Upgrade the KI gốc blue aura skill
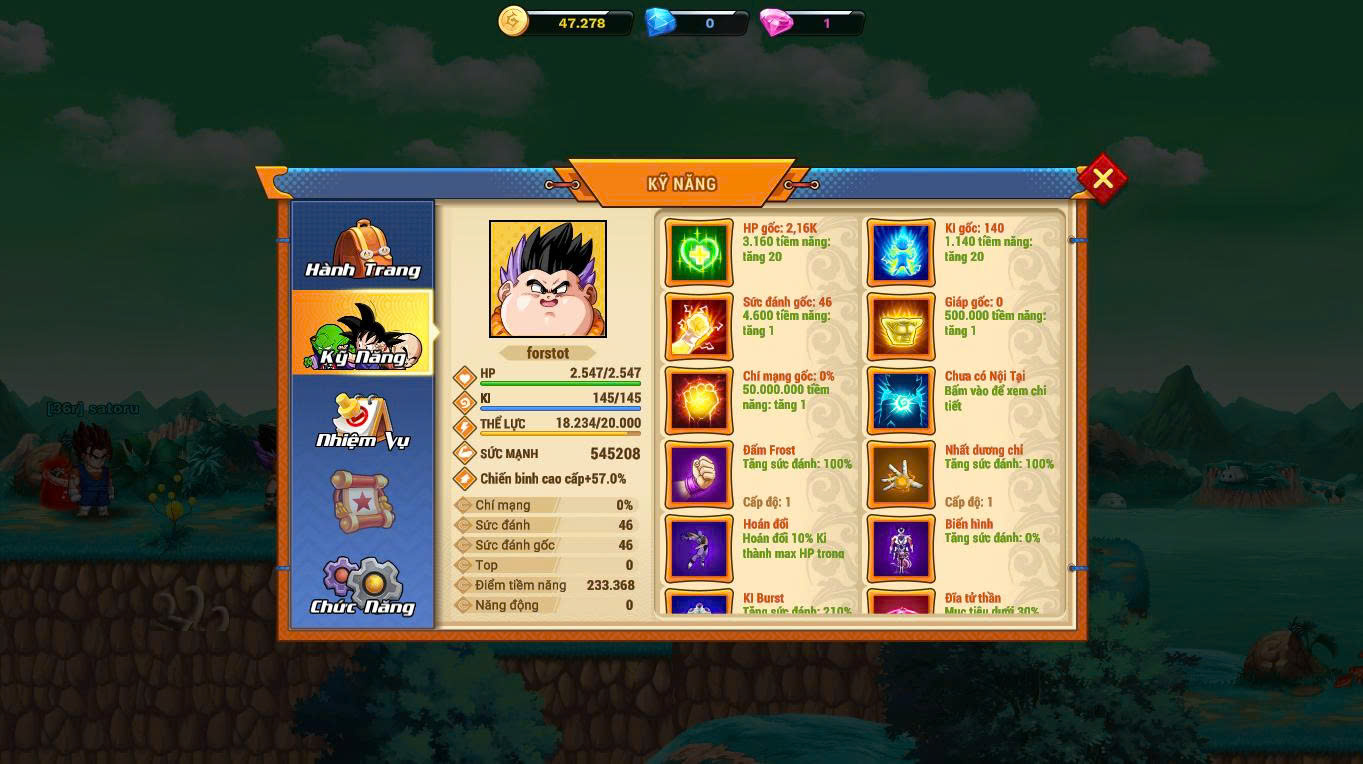Viewport: 1363px width, 764px height. point(901,253)
